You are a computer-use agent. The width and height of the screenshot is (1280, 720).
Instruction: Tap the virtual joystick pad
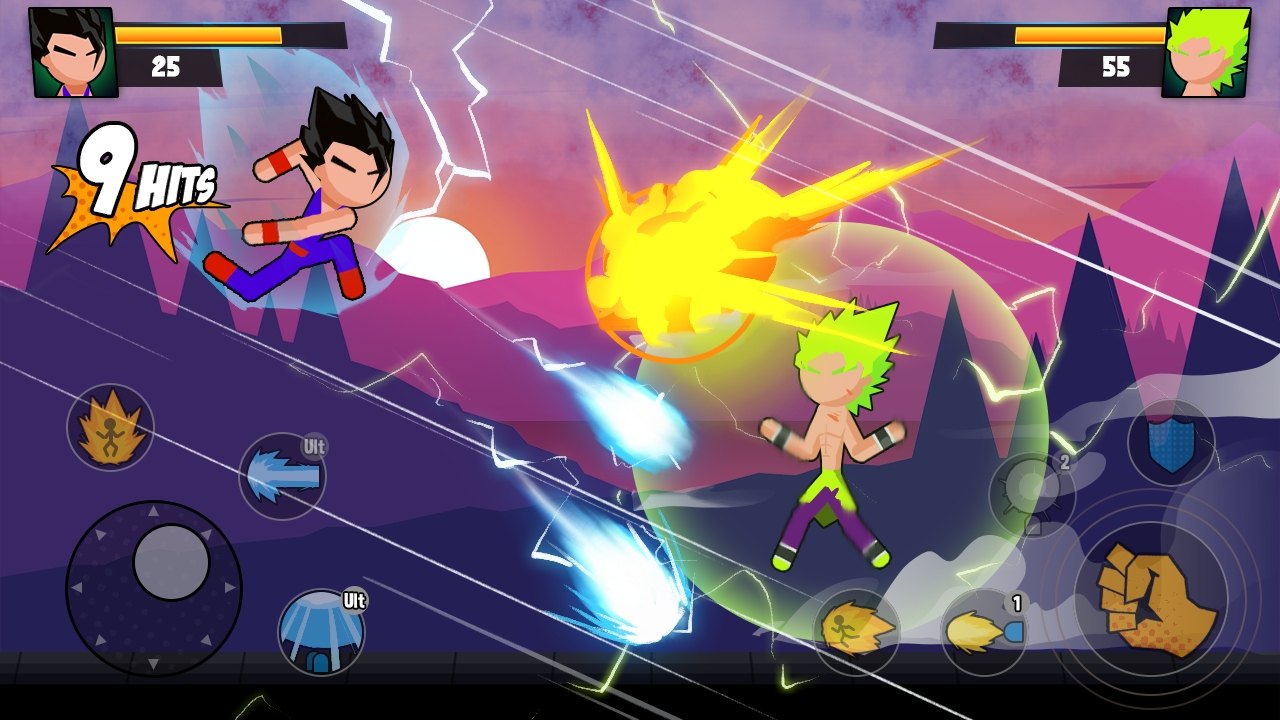pos(153,588)
